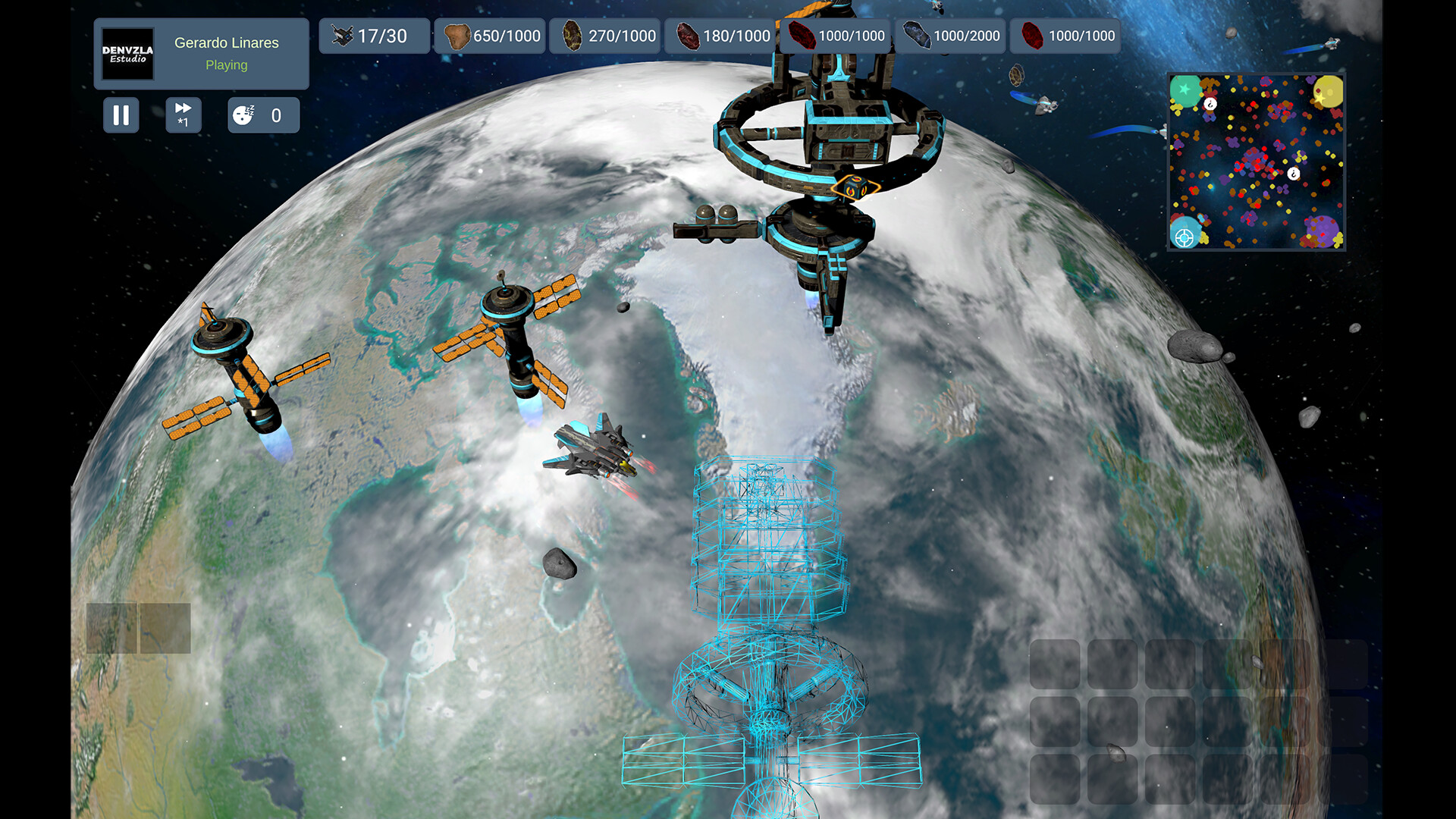The width and height of the screenshot is (1456, 819).
Task: Click the gold ore icon showing 270/1000
Action: click(571, 35)
